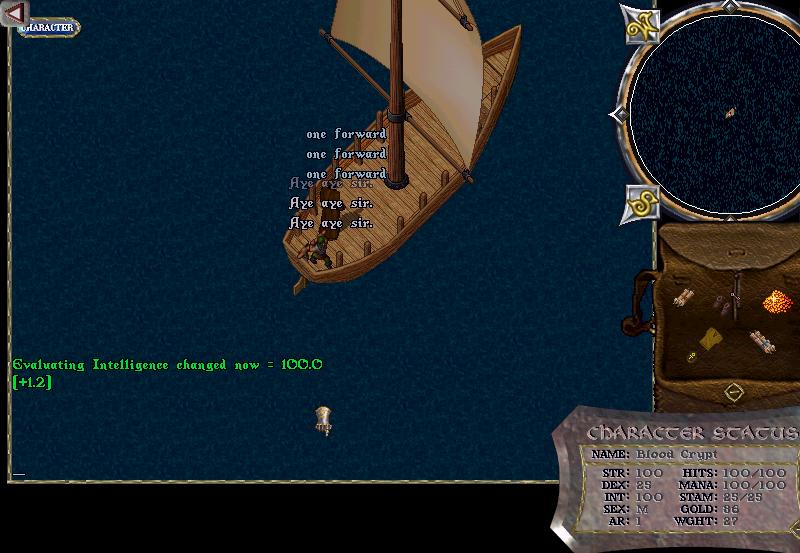Image resolution: width=800 pixels, height=553 pixels.
Task: Click the diamond button at backpack bottom
Action: [733, 391]
